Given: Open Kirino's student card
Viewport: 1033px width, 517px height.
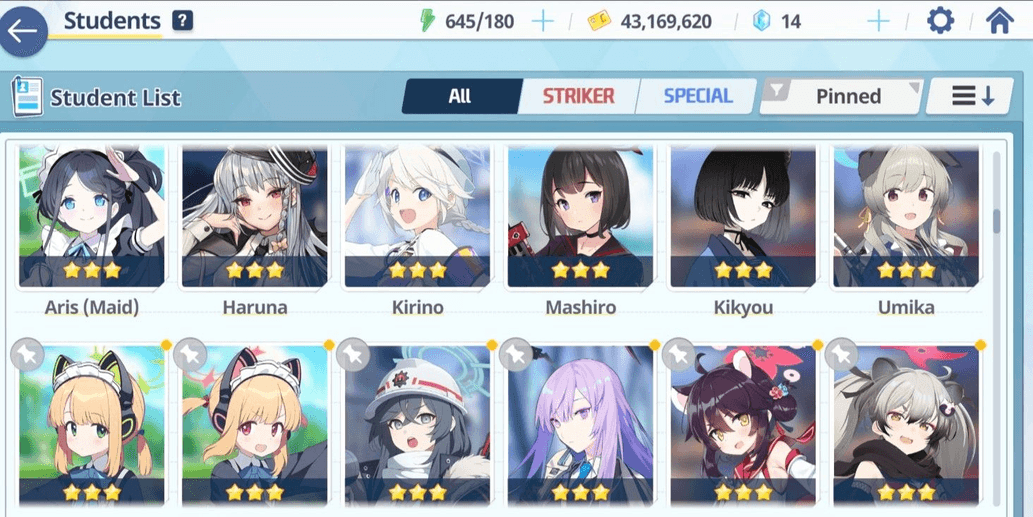Looking at the screenshot, I should (417, 218).
